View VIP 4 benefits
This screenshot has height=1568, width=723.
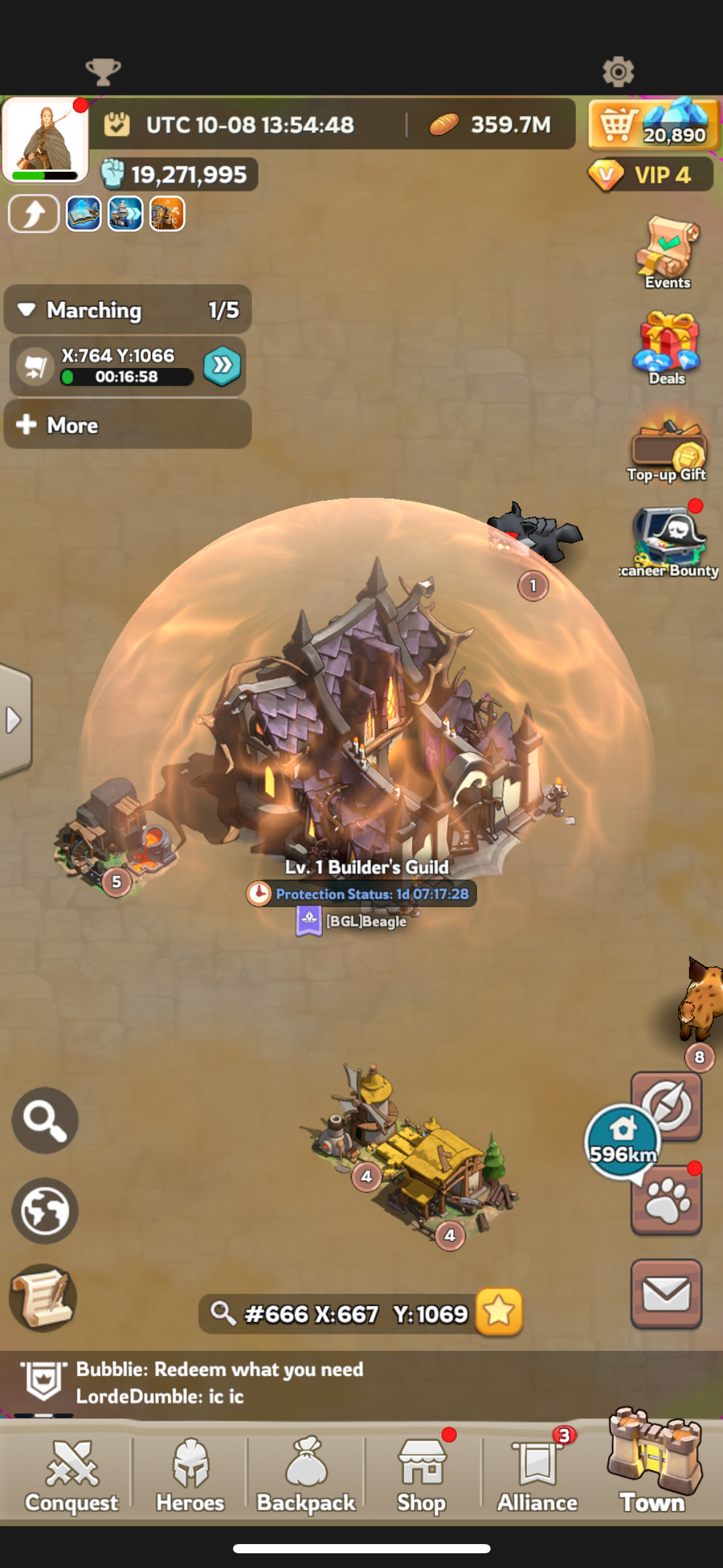click(650, 175)
